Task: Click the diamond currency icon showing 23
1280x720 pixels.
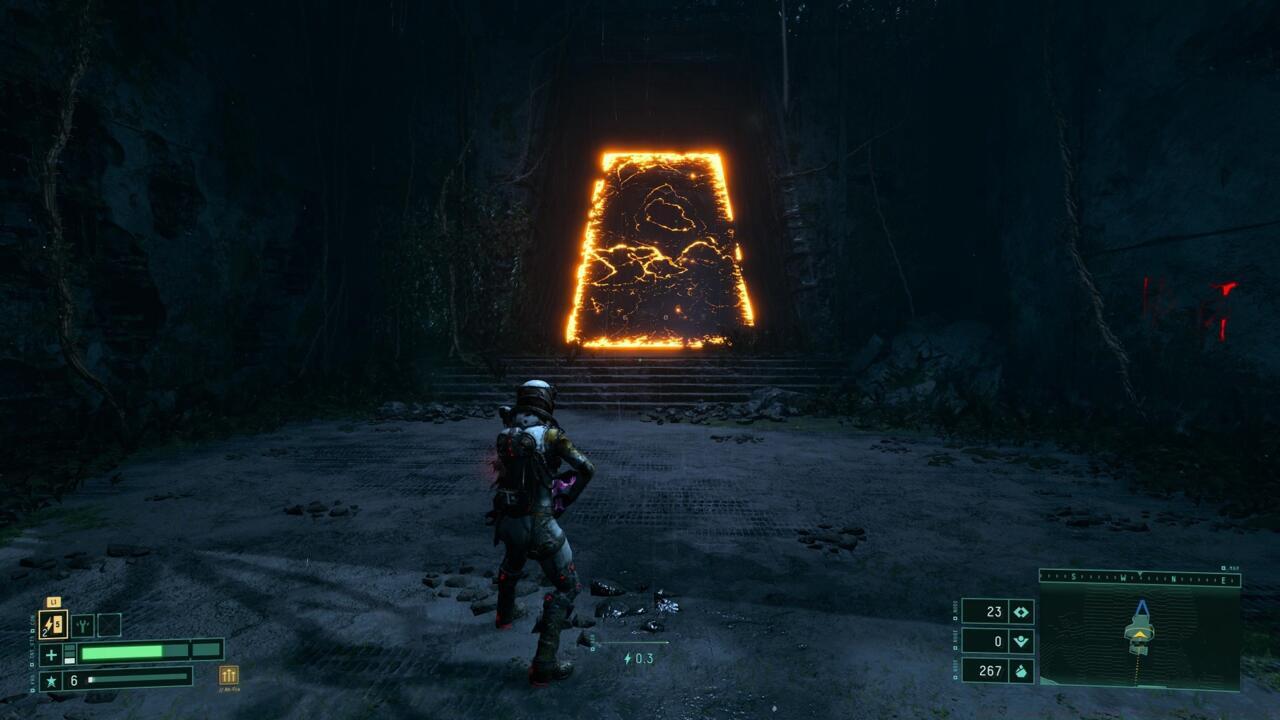Action: tap(1020, 612)
